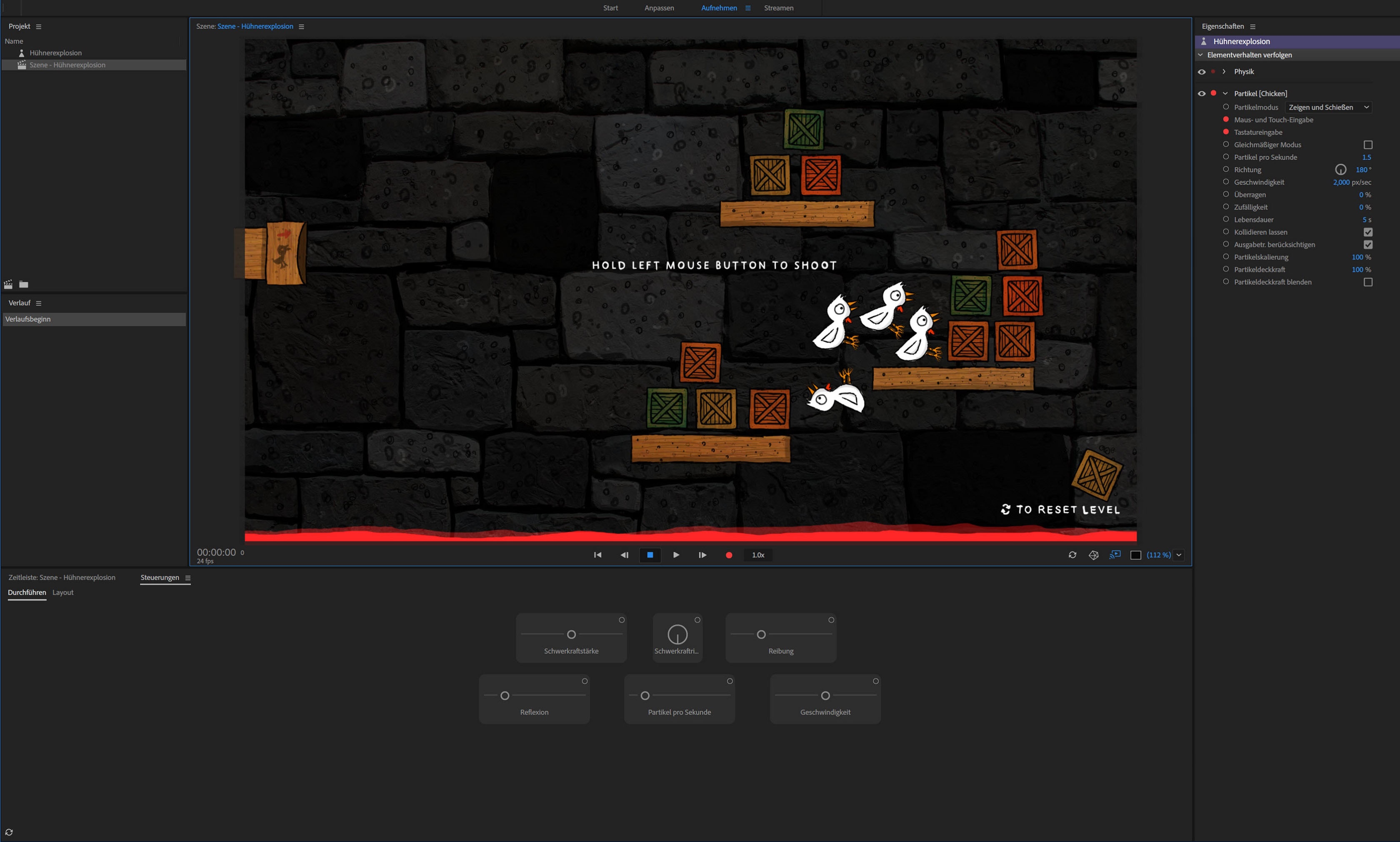Toggle the Partikeldeckkraft blenden checkbox
The width and height of the screenshot is (1400, 842).
coord(1367,282)
